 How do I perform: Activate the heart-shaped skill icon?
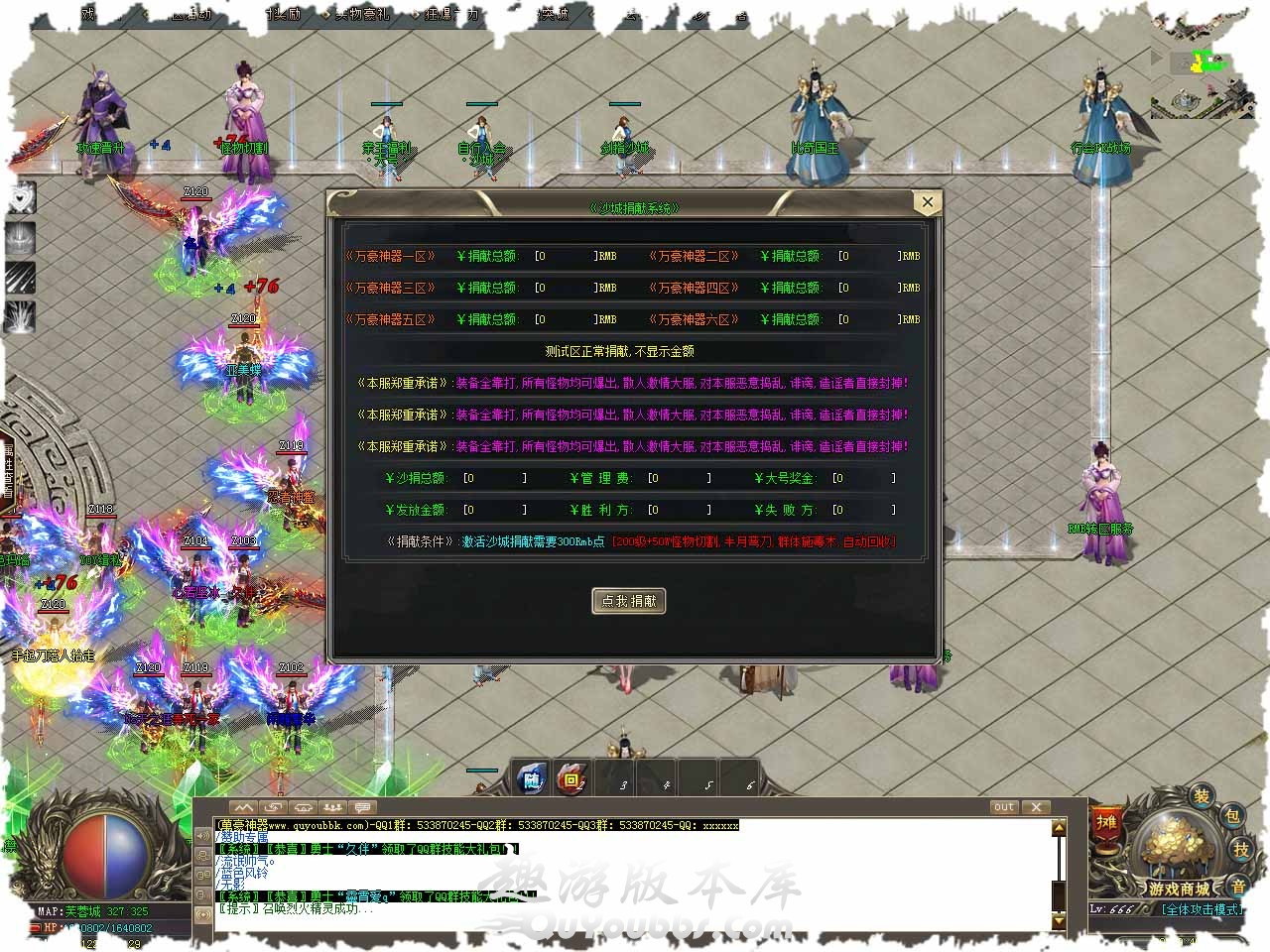[x=22, y=198]
